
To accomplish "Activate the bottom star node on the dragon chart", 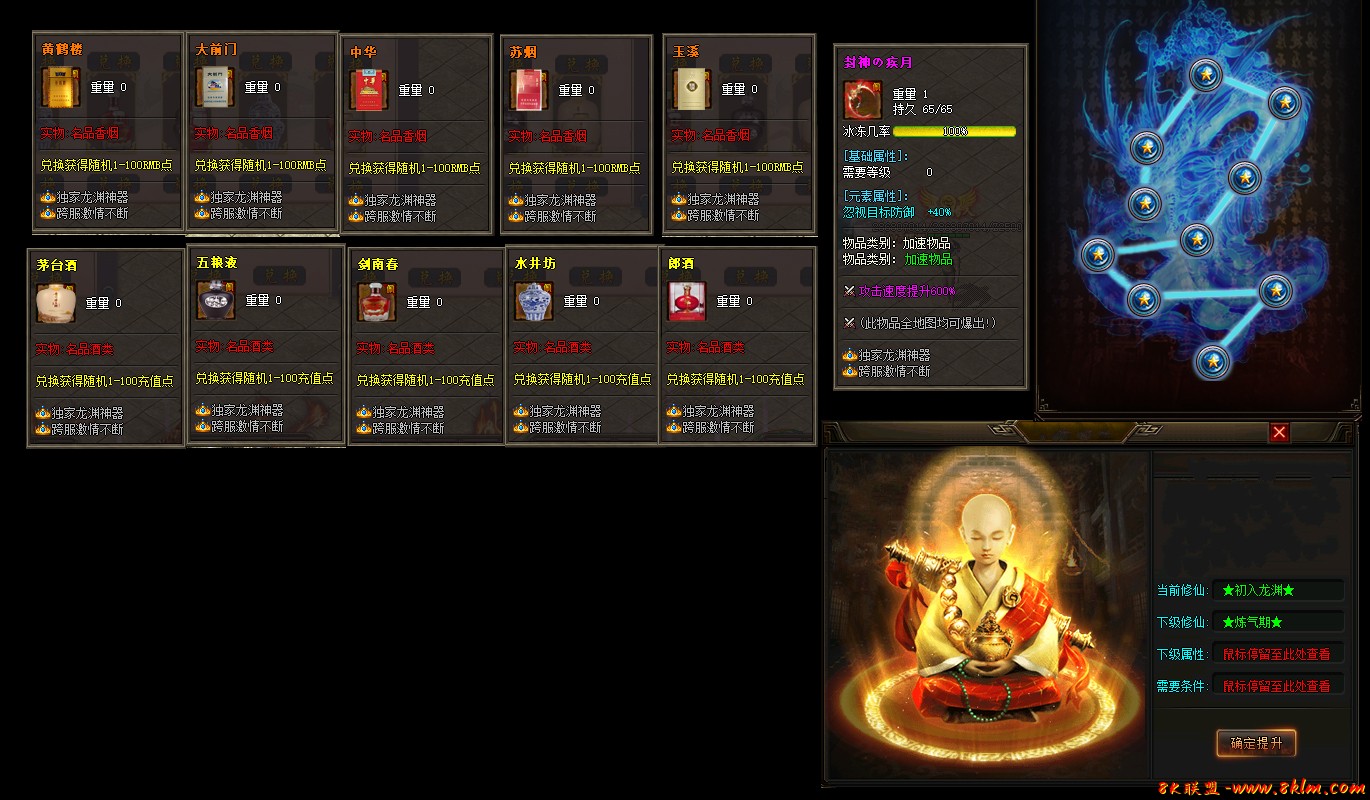I will pos(1211,363).
